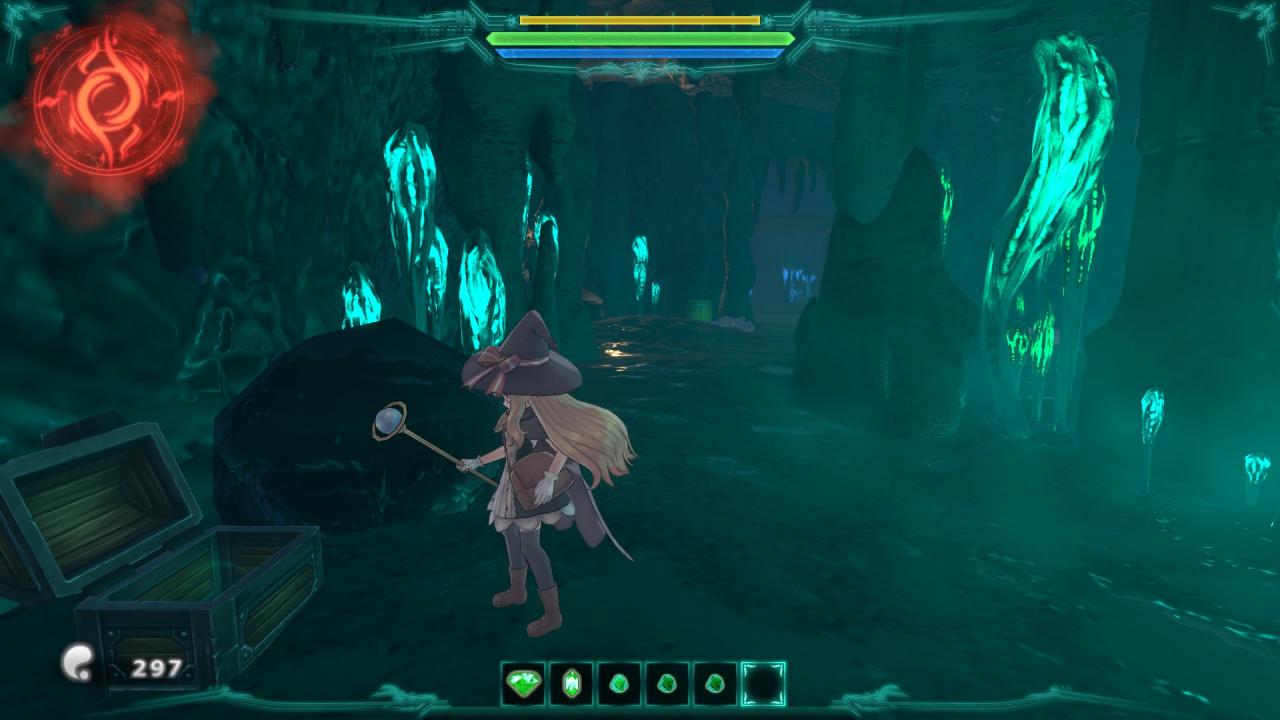Select the large diamond-cut green gem slot
1280x720 pixels.
tap(523, 684)
